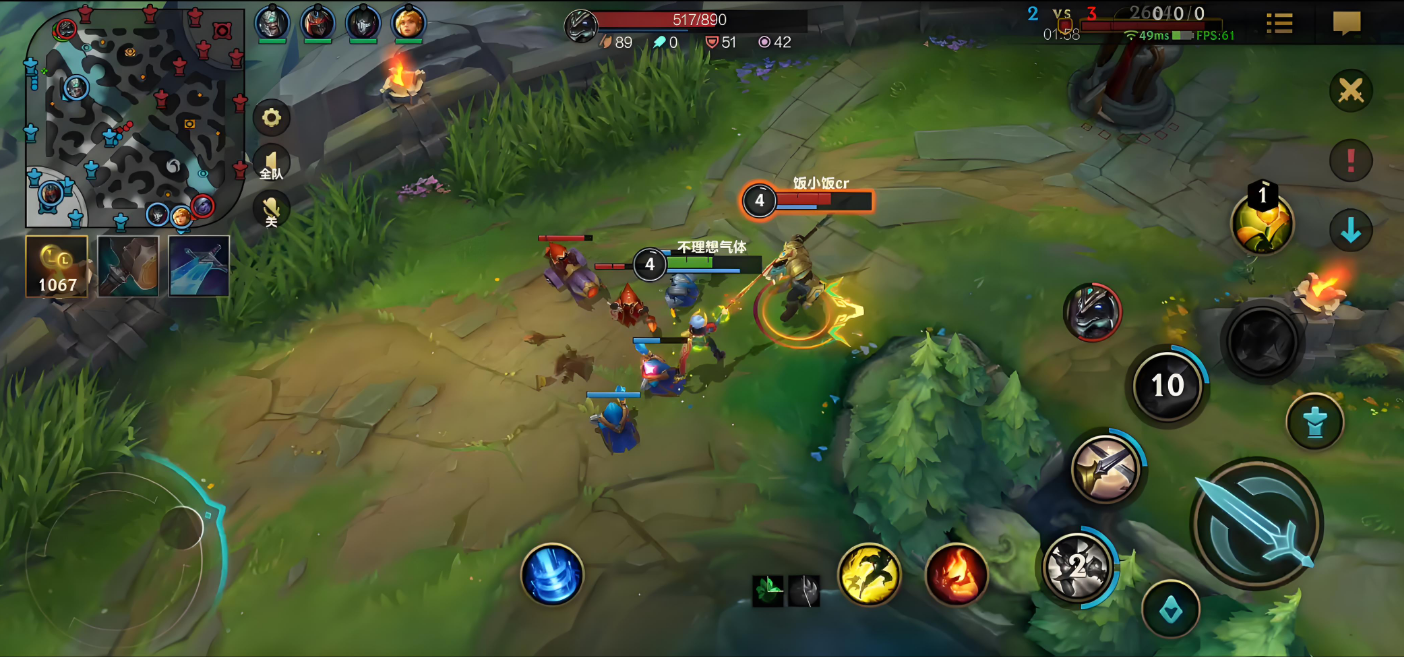Tap the large sword basic attack button
Image resolution: width=1404 pixels, height=657 pixels.
(1257, 522)
